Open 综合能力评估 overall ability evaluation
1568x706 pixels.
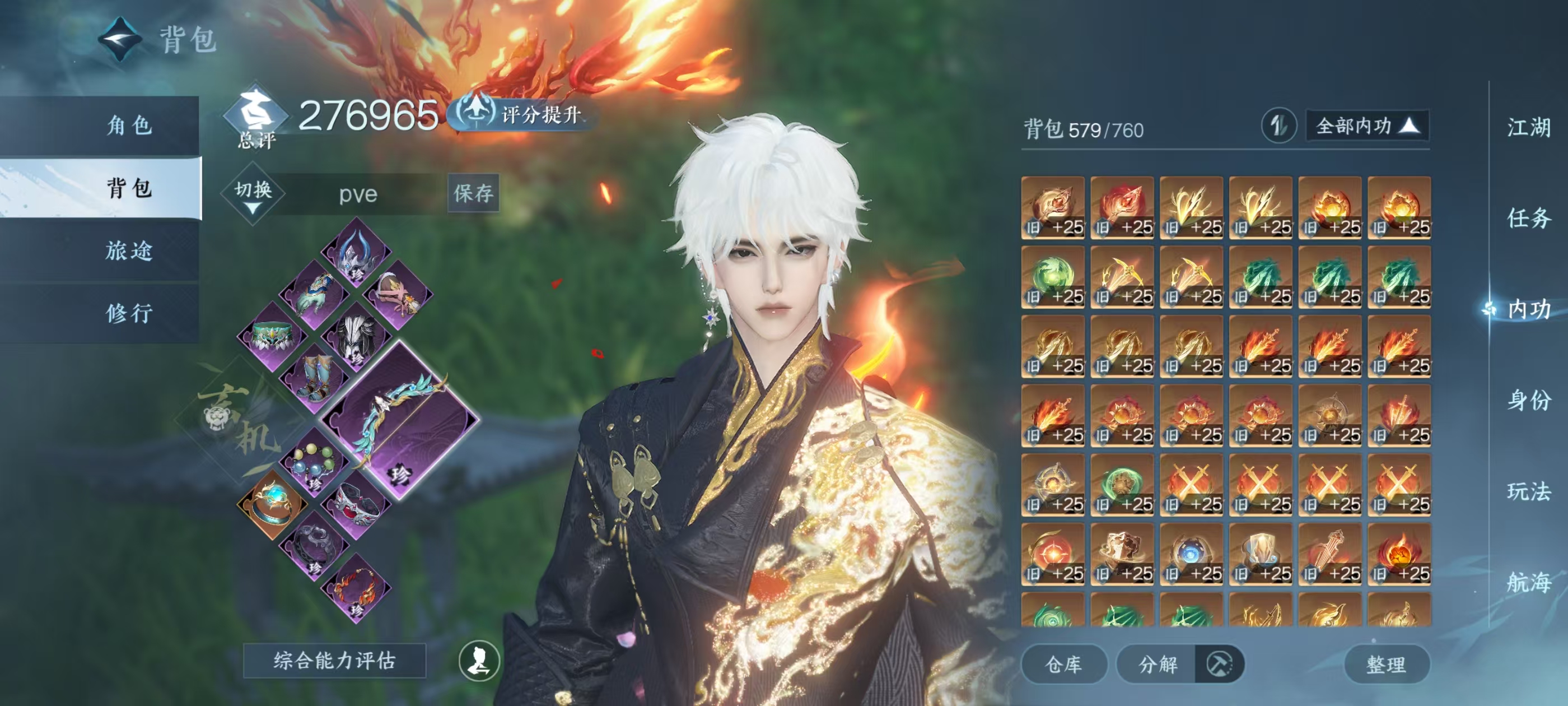(334, 661)
